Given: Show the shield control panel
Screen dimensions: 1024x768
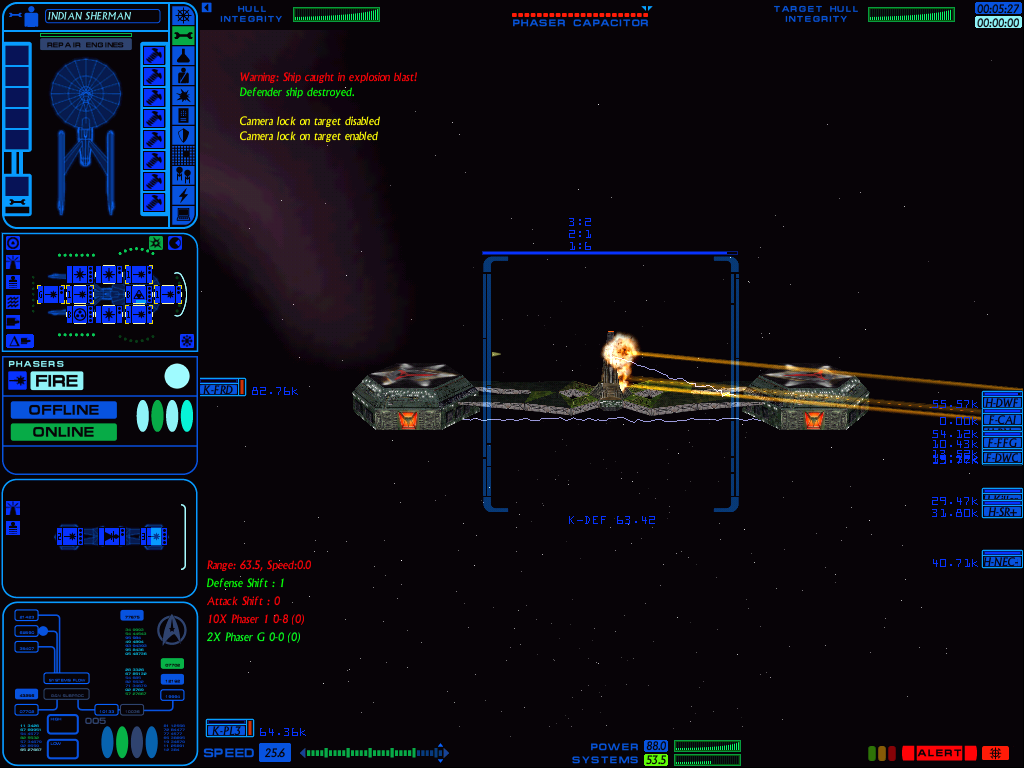Looking at the screenshot, I should [183, 135].
